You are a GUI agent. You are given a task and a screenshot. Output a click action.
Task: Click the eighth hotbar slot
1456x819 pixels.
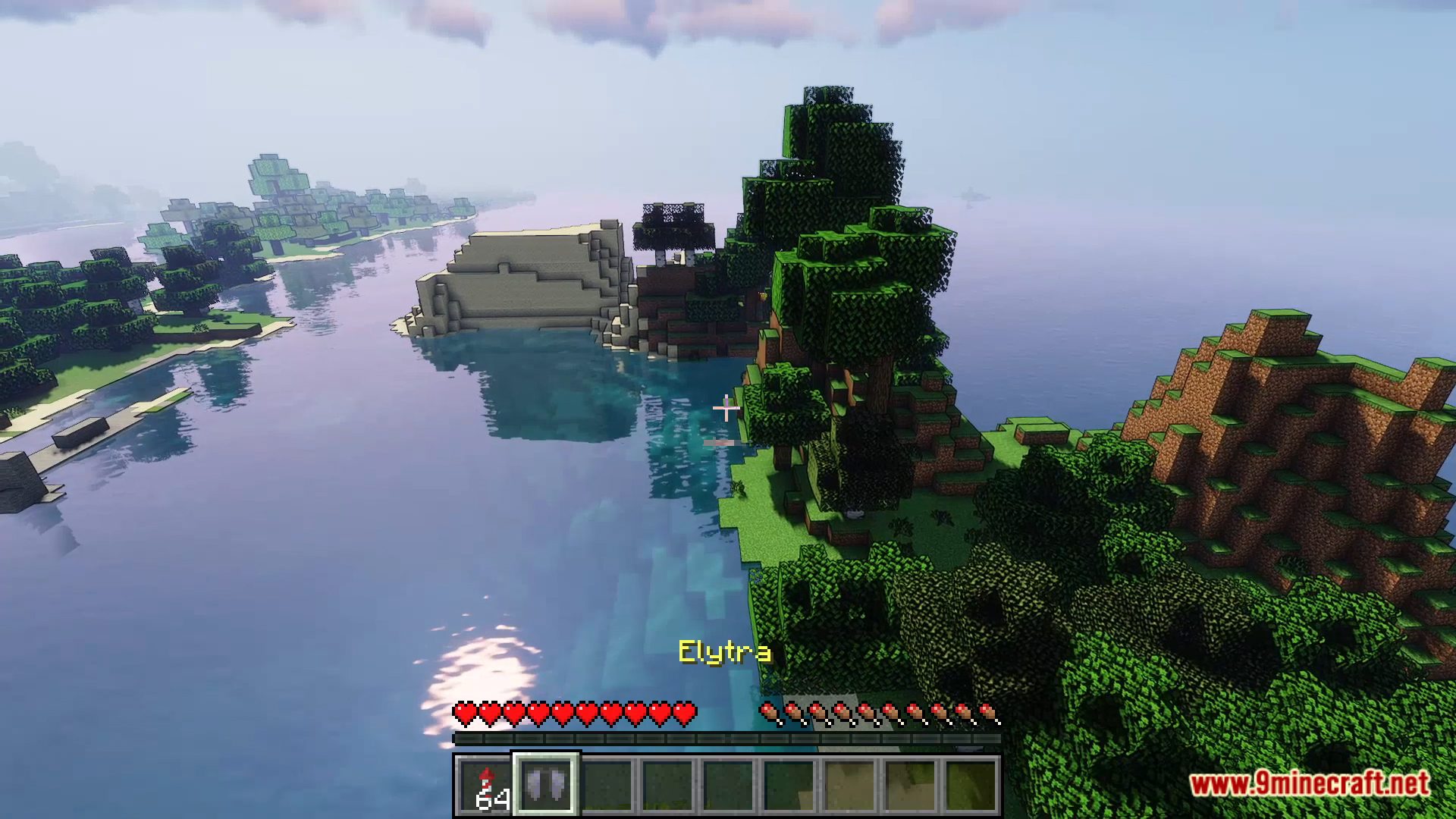coord(910,784)
